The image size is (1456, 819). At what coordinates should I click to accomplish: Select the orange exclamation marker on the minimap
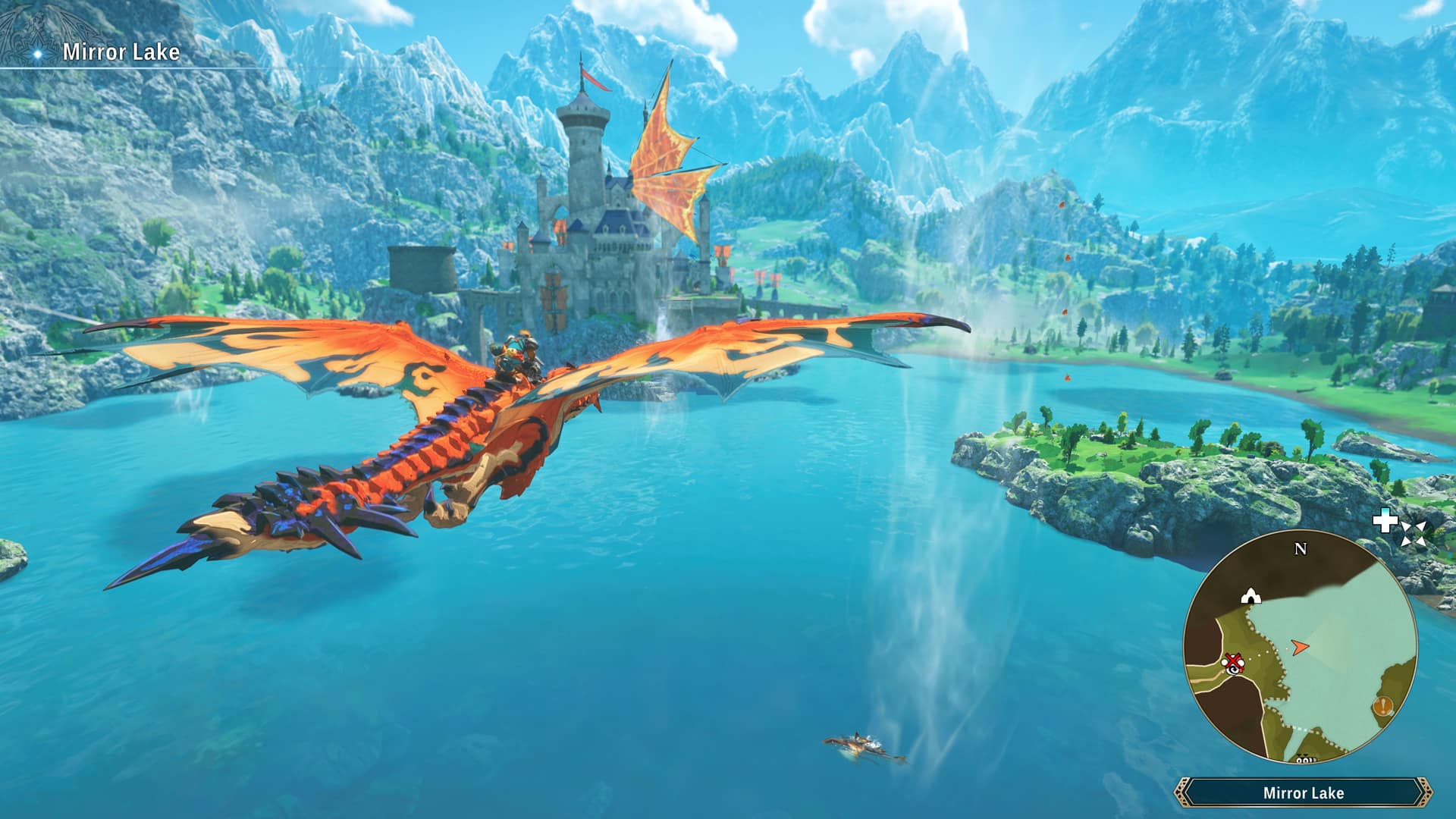pyautogui.click(x=1383, y=705)
